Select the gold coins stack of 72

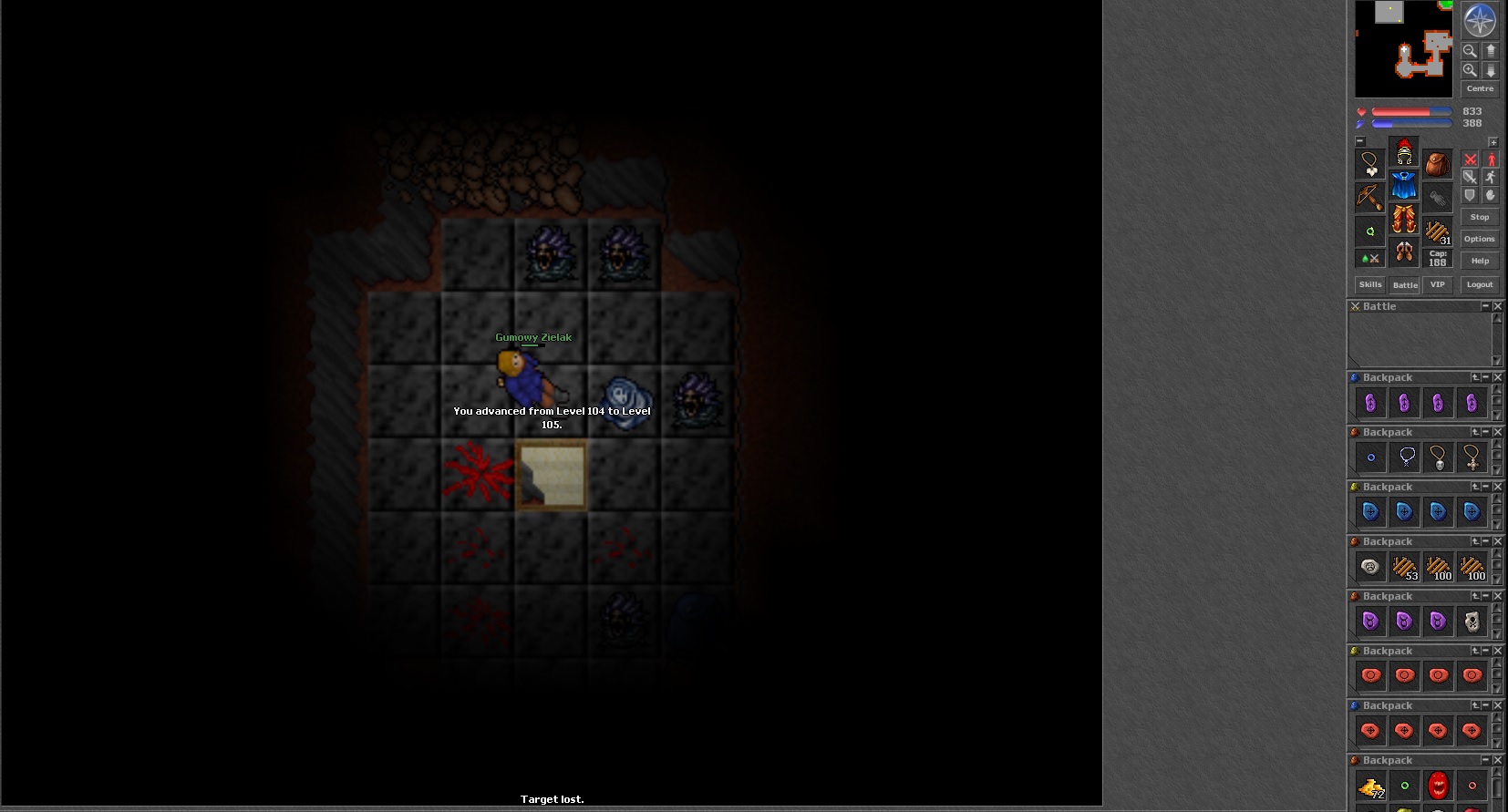1370,786
